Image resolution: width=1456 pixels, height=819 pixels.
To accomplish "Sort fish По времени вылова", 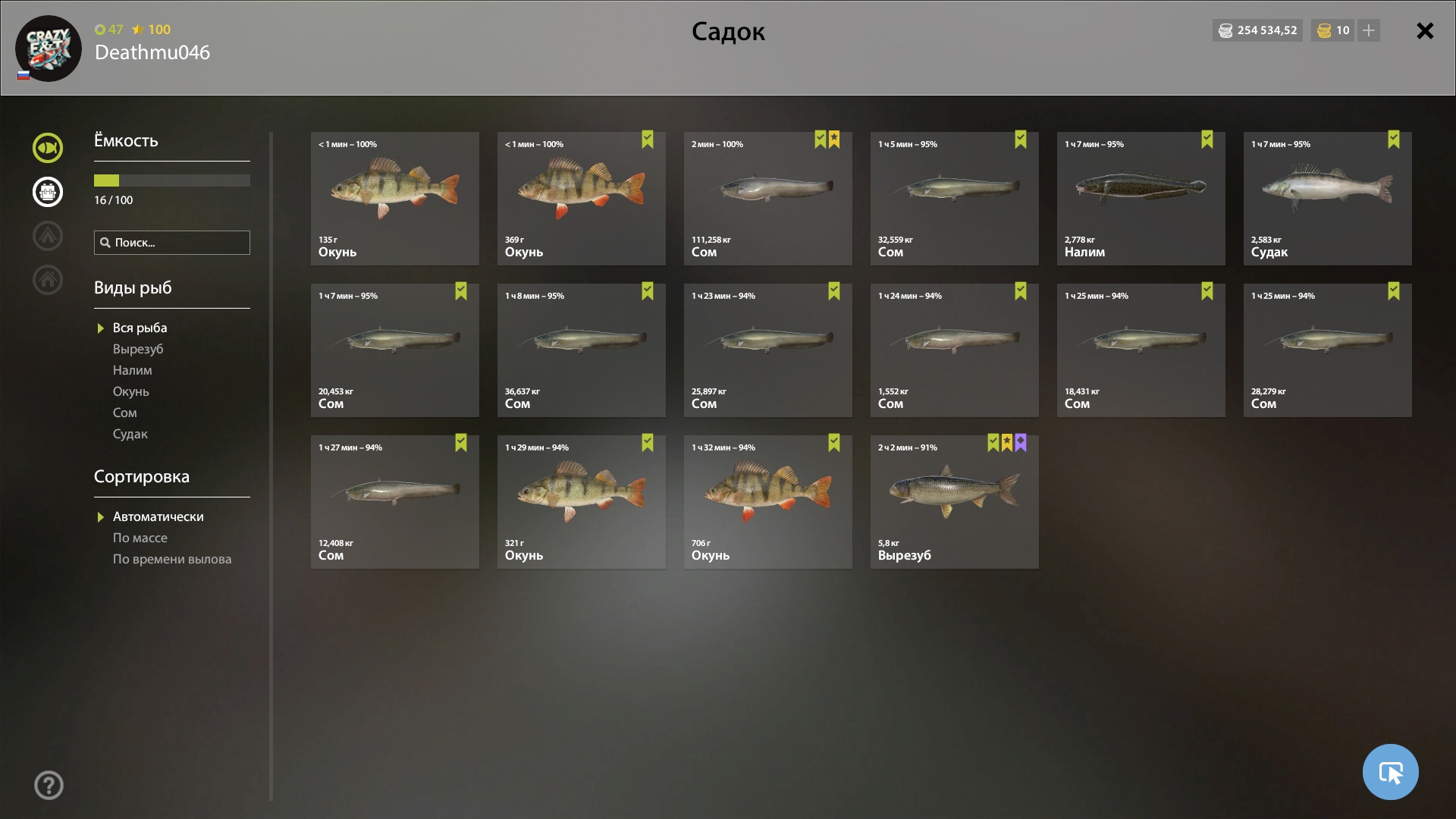I will point(172,559).
